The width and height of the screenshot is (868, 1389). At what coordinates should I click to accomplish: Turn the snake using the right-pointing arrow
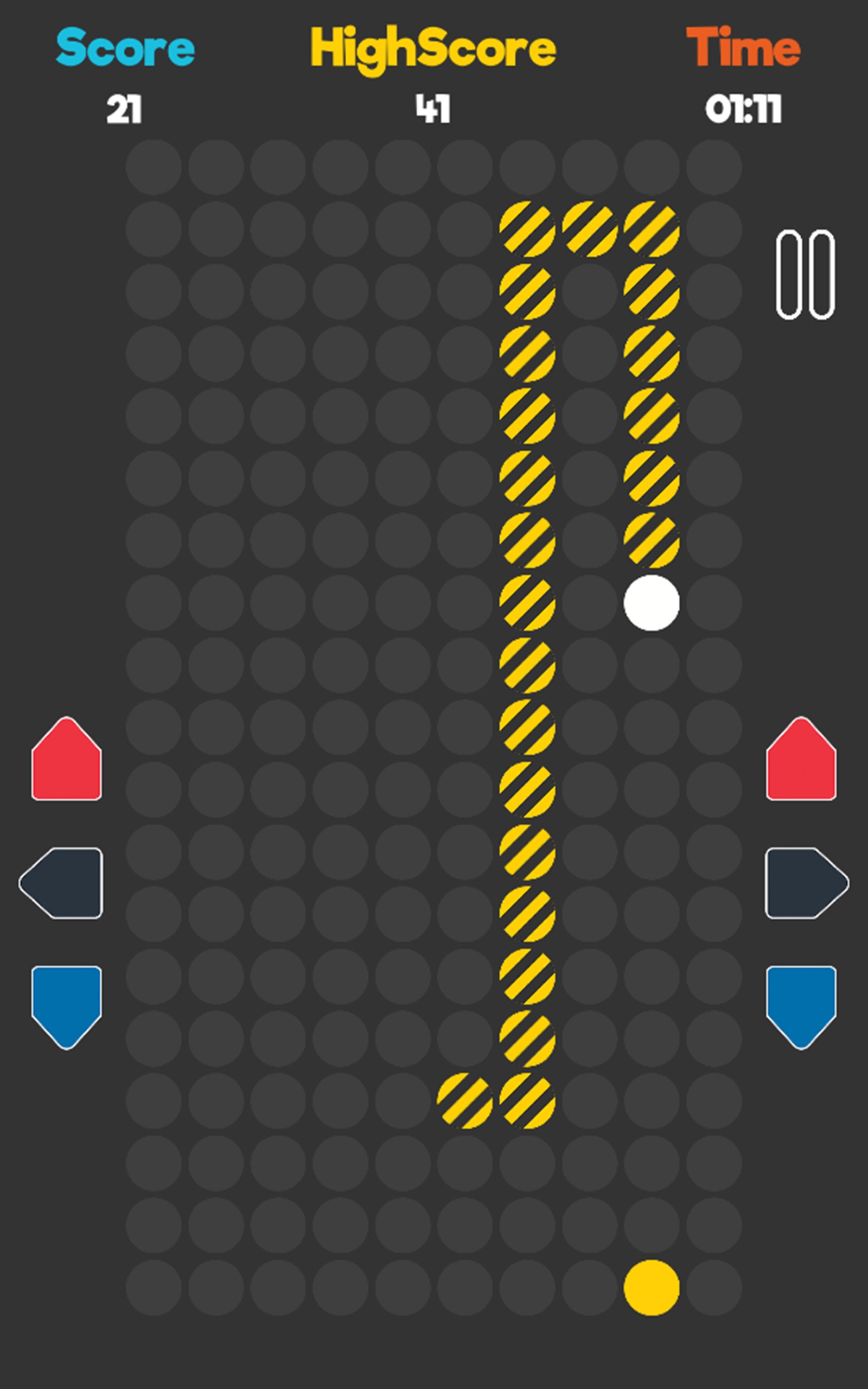click(806, 883)
